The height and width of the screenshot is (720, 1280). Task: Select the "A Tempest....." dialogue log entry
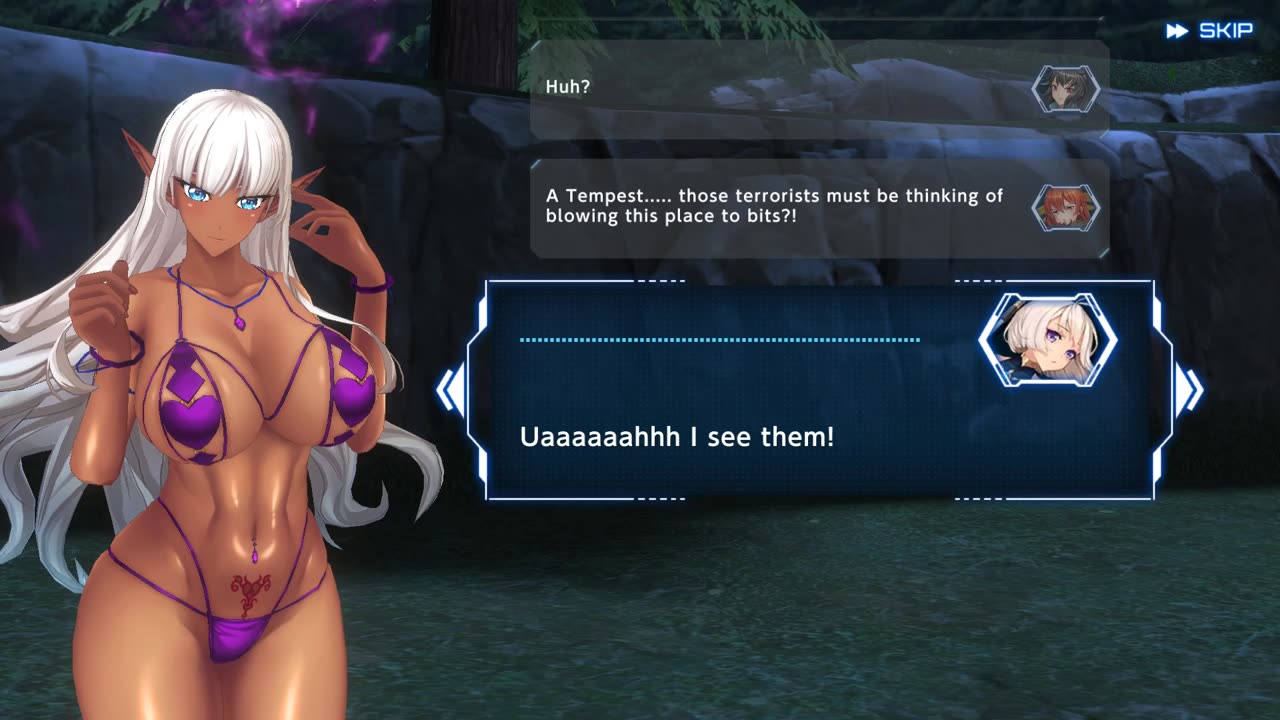(x=818, y=208)
